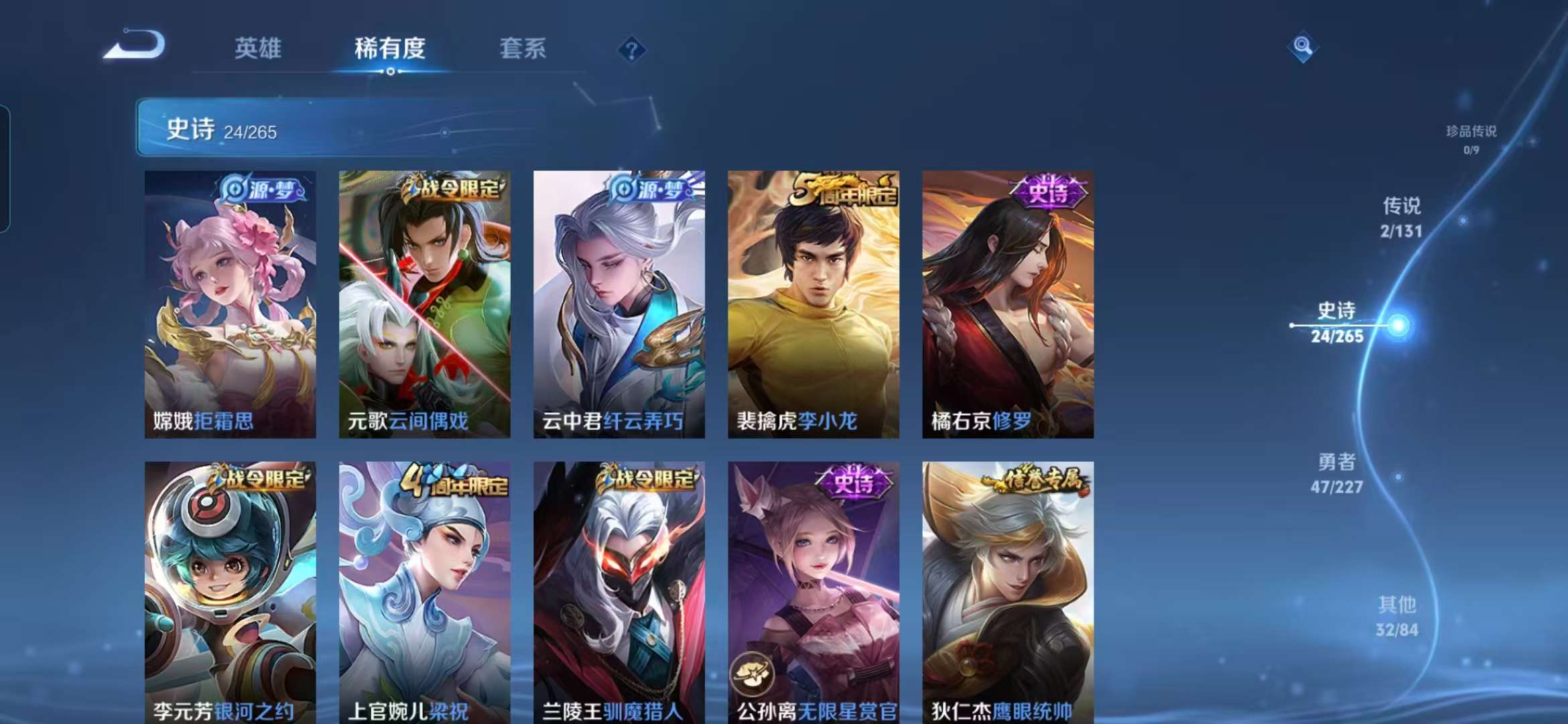Viewport: 1568px width, 724px height.
Task: Click the 史诗 24/265 section header
Action: point(221,128)
